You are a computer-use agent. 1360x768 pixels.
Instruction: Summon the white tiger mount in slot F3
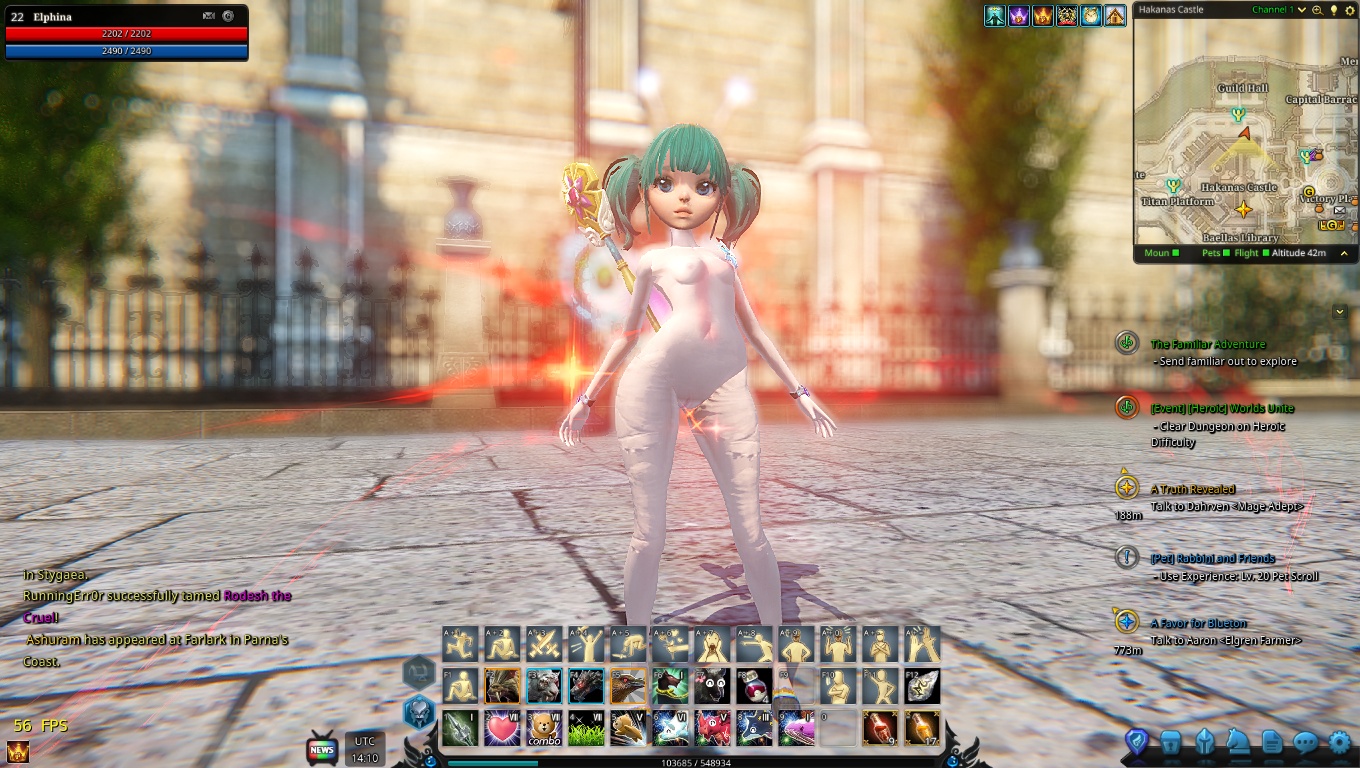(x=544, y=686)
